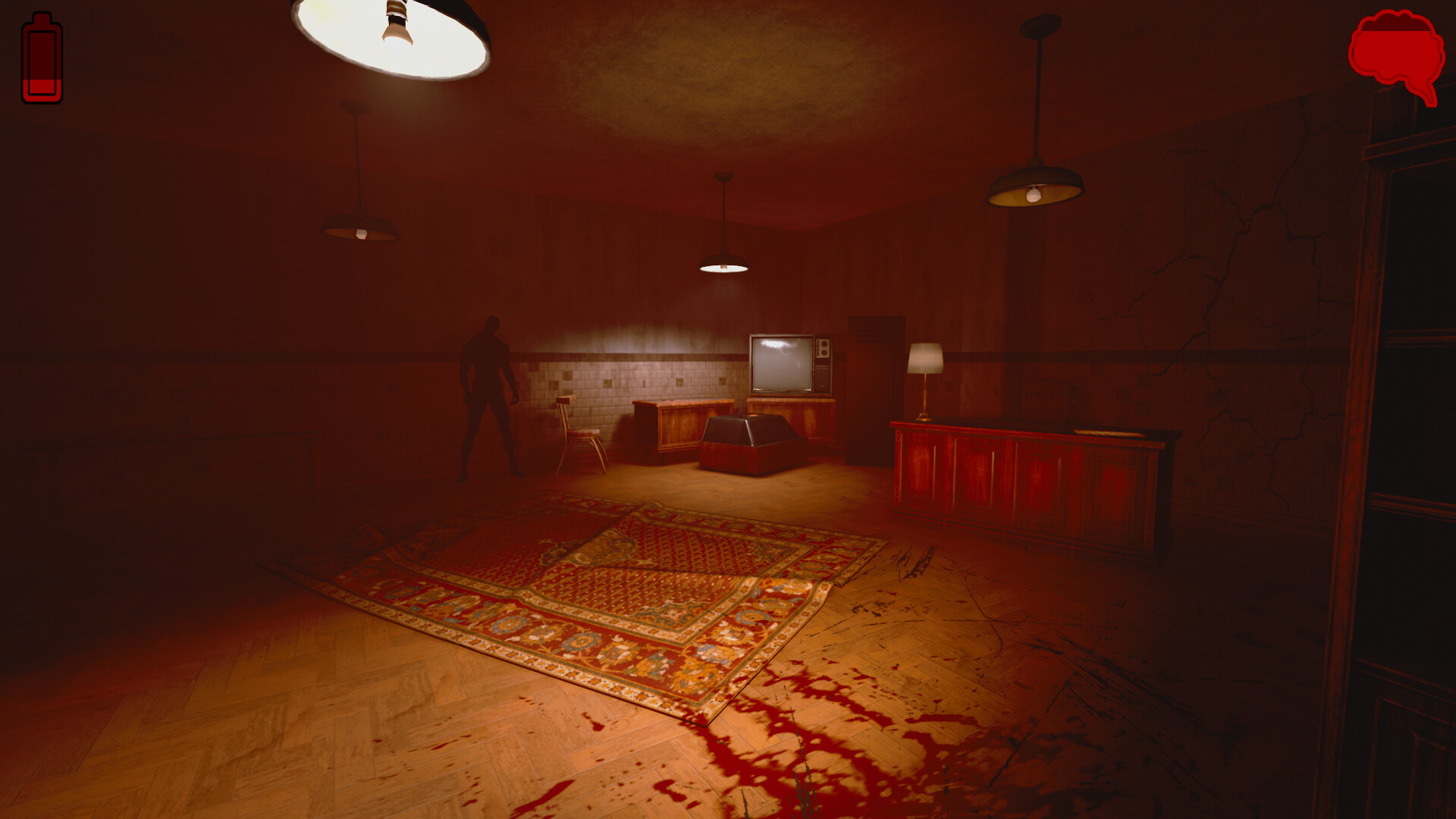
Task: Select the large hanging ceiling lamp
Action: click(391, 38)
